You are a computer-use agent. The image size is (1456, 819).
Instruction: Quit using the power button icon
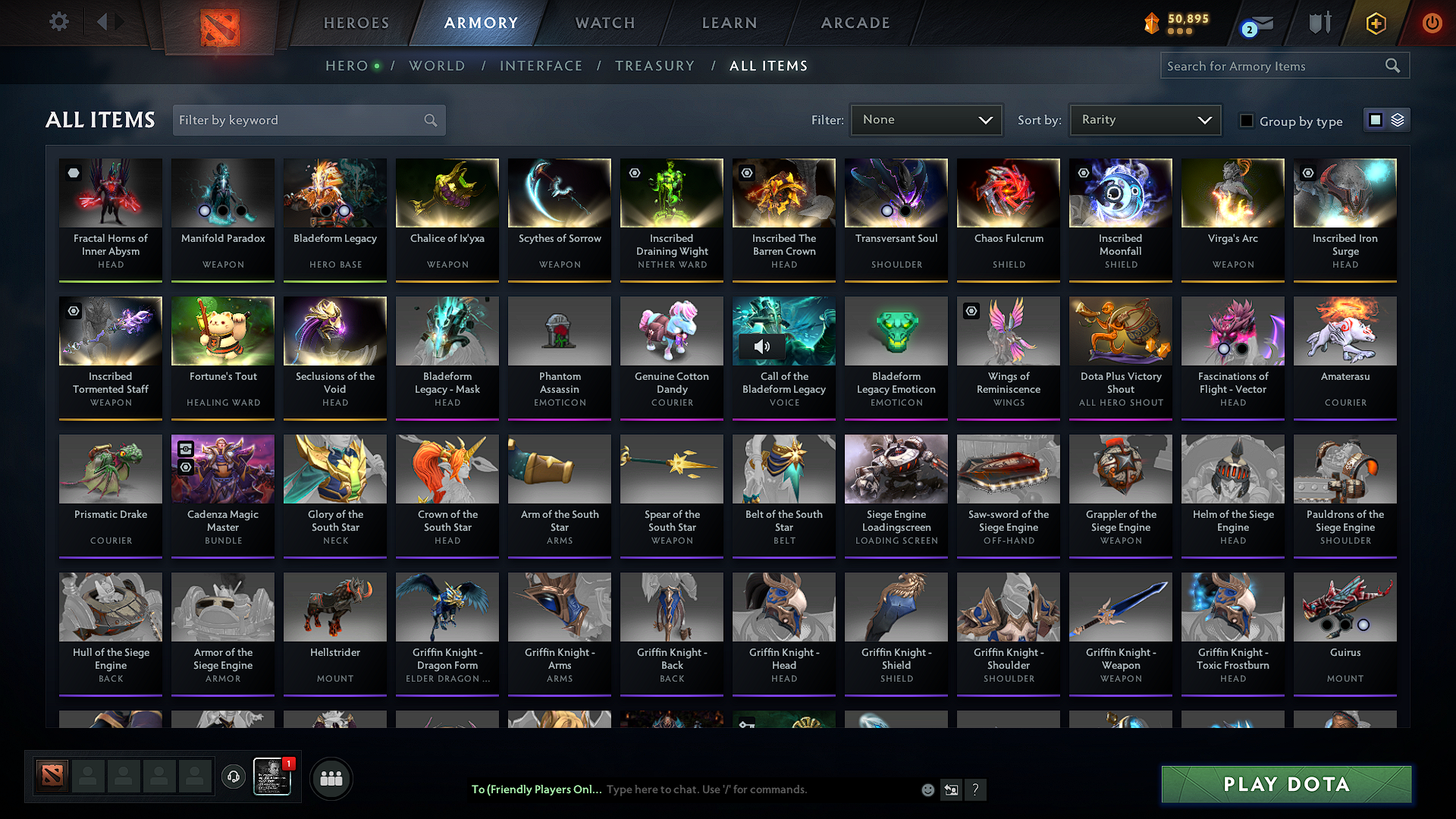pos(1432,23)
